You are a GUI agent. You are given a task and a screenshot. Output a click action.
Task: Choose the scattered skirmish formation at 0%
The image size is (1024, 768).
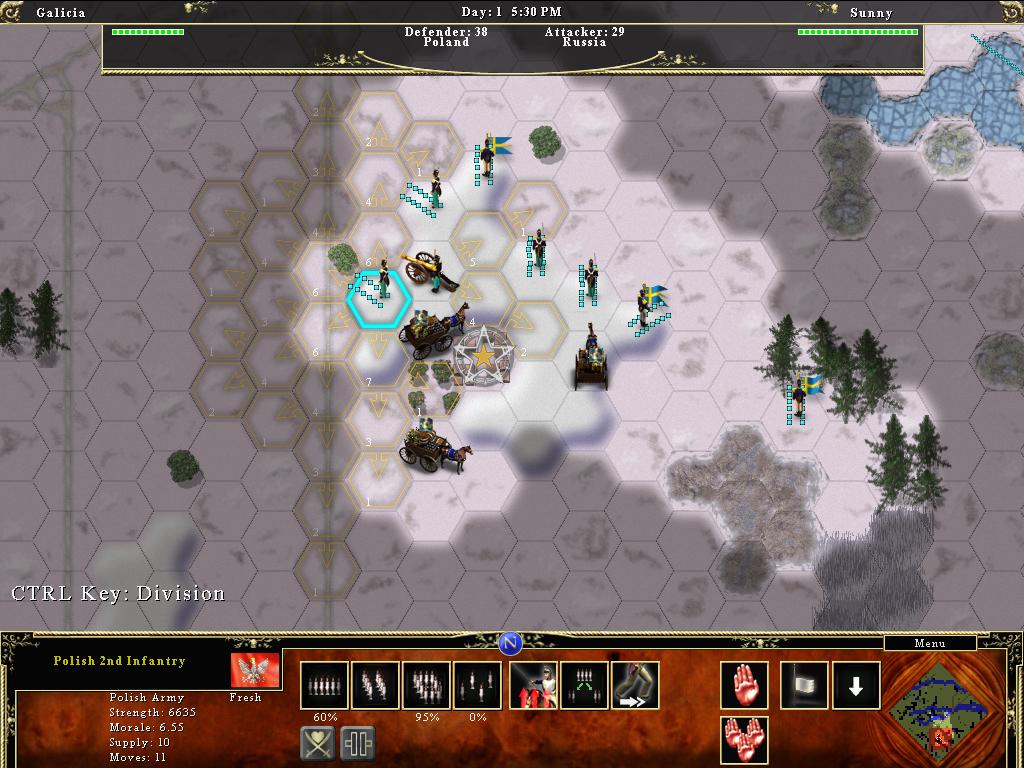coord(477,685)
